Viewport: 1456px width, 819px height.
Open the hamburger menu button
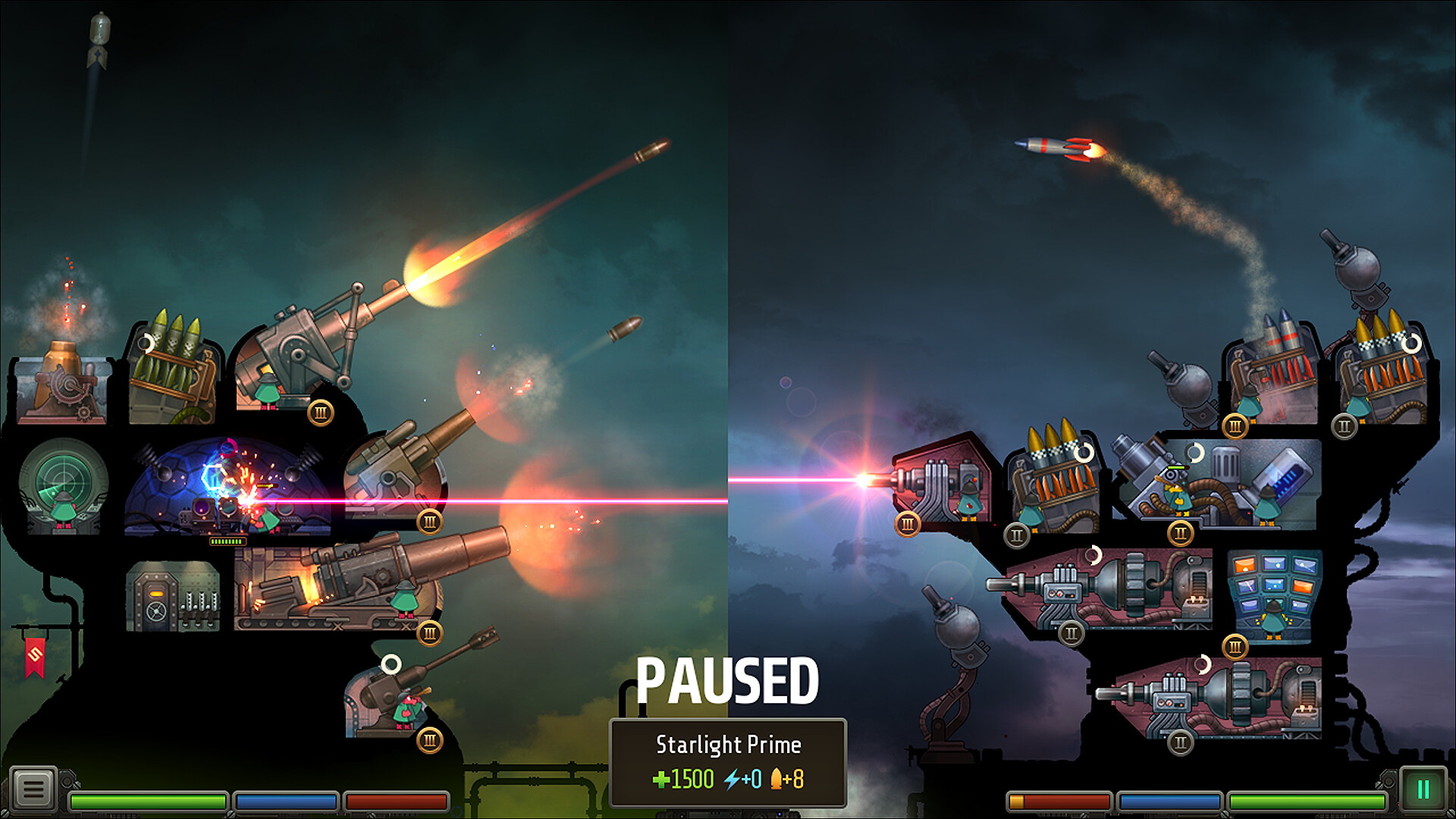point(33,789)
